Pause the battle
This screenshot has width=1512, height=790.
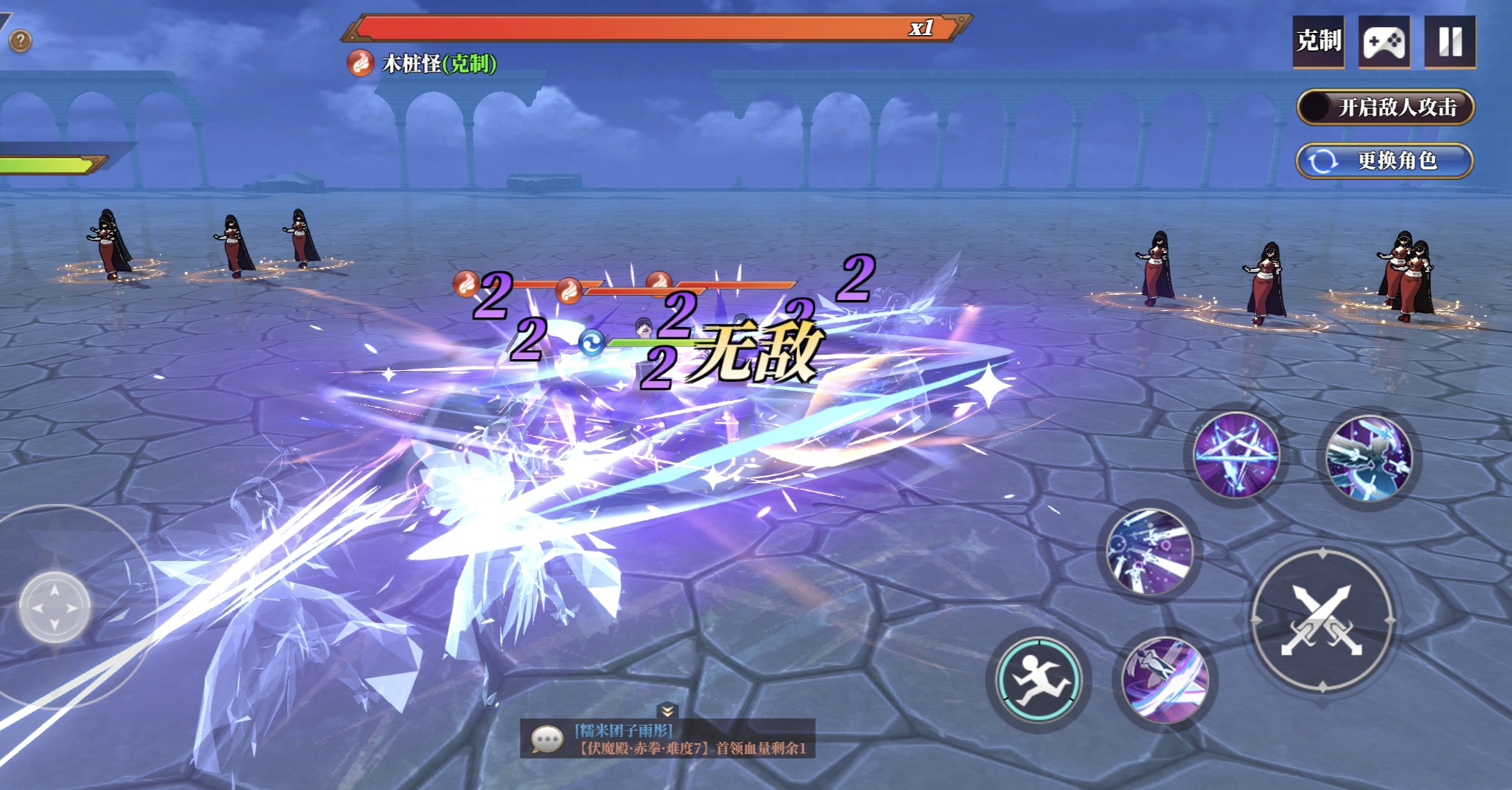tap(1450, 42)
